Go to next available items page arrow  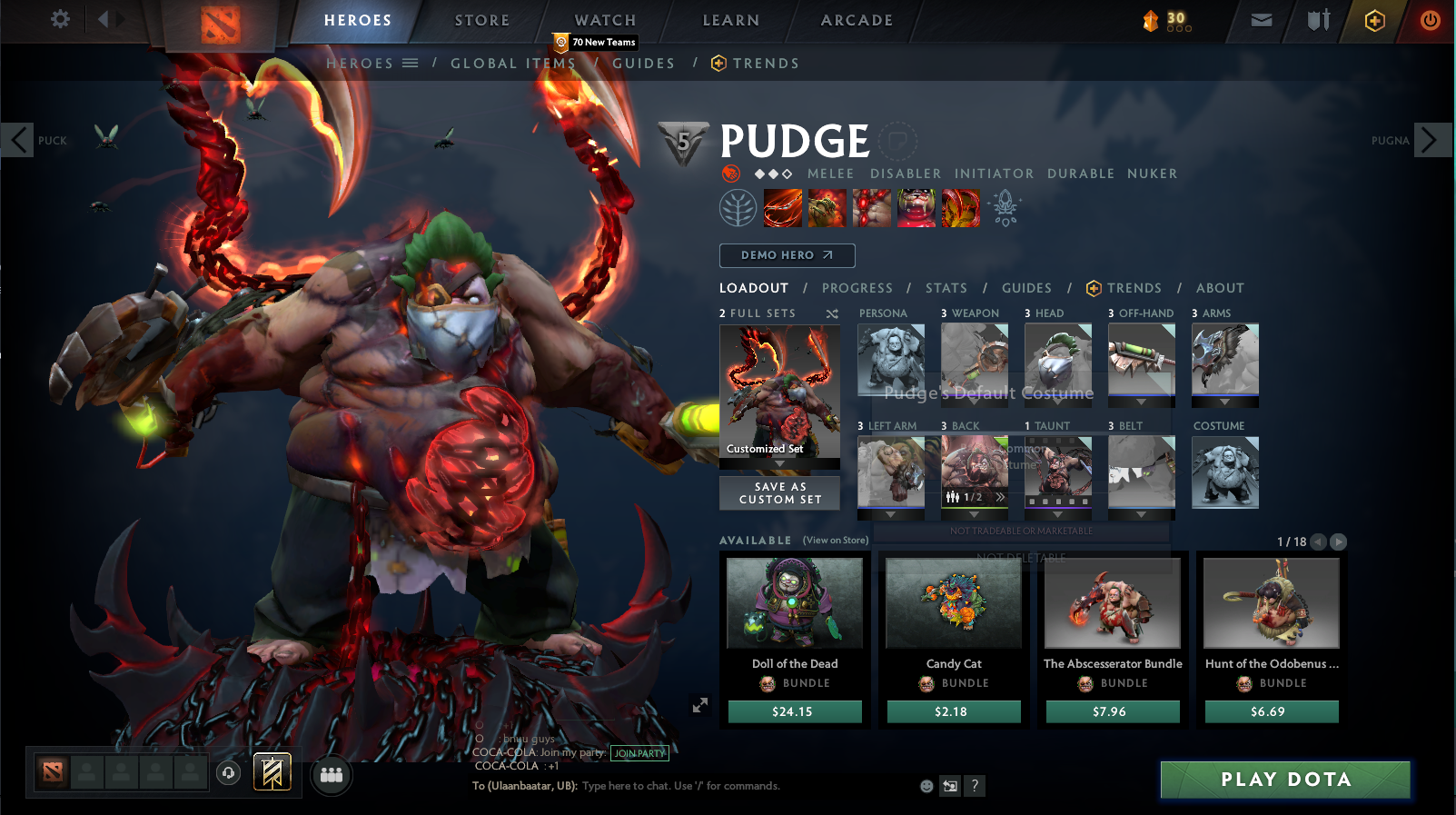coord(1338,542)
